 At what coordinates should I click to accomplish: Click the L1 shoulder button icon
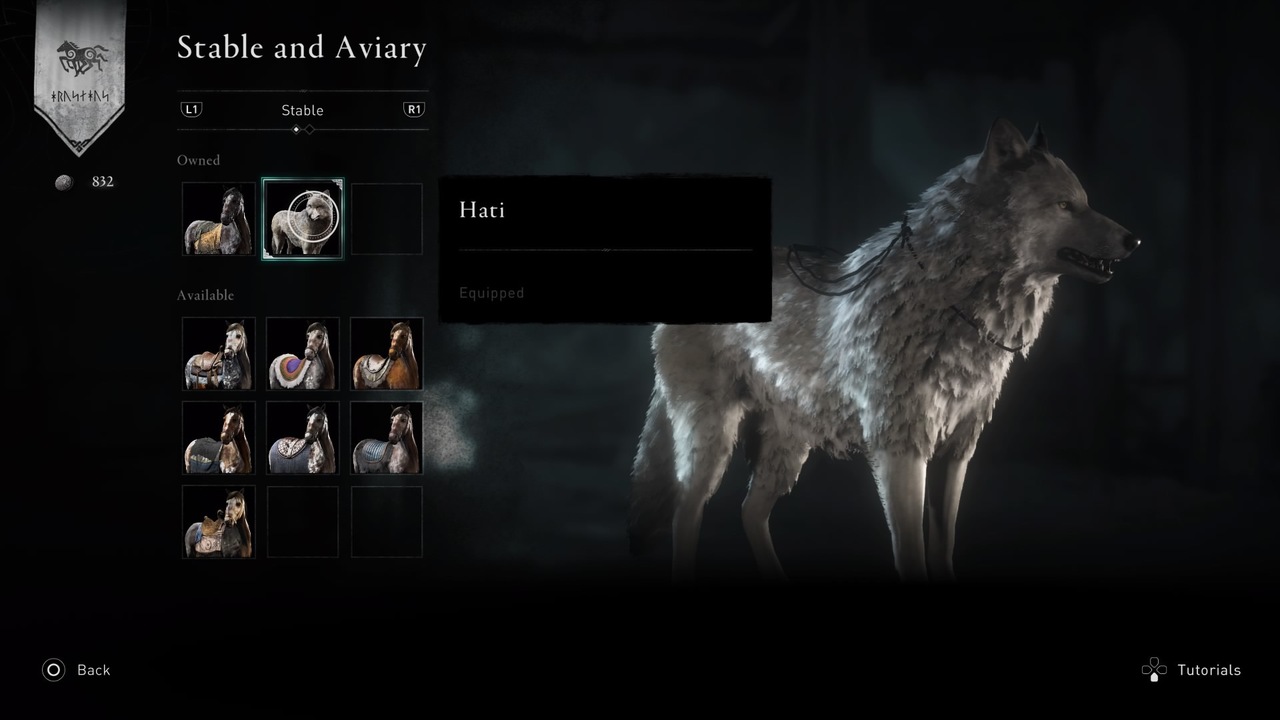click(190, 110)
